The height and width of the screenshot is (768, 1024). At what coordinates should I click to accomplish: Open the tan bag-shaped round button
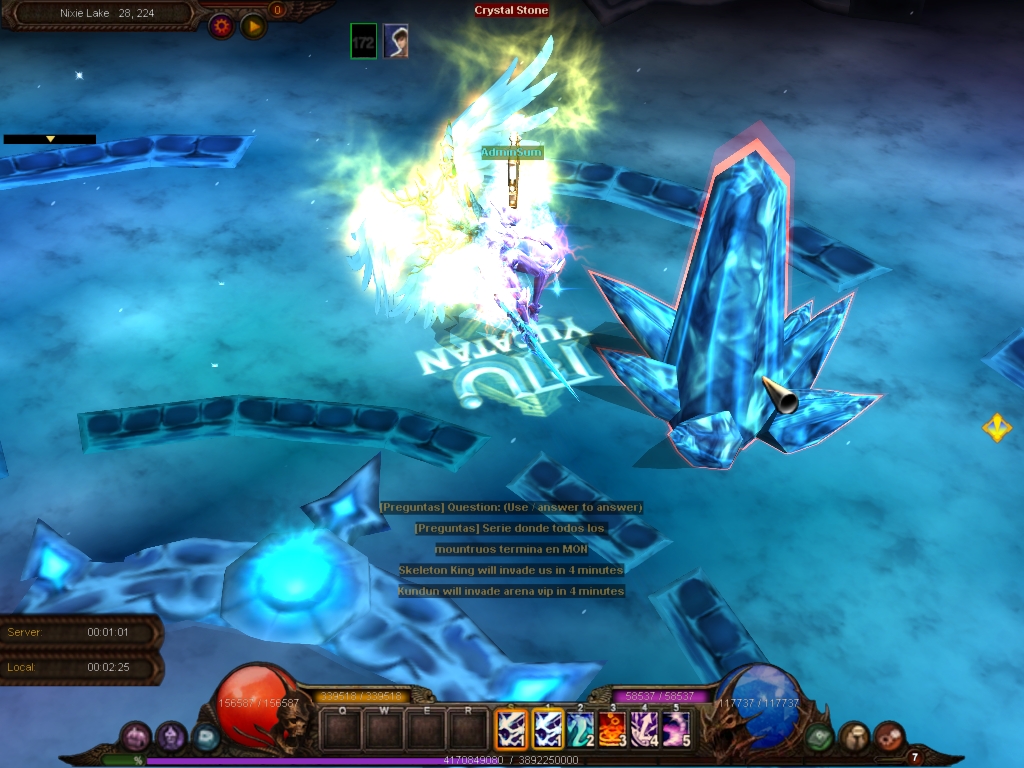pos(854,737)
